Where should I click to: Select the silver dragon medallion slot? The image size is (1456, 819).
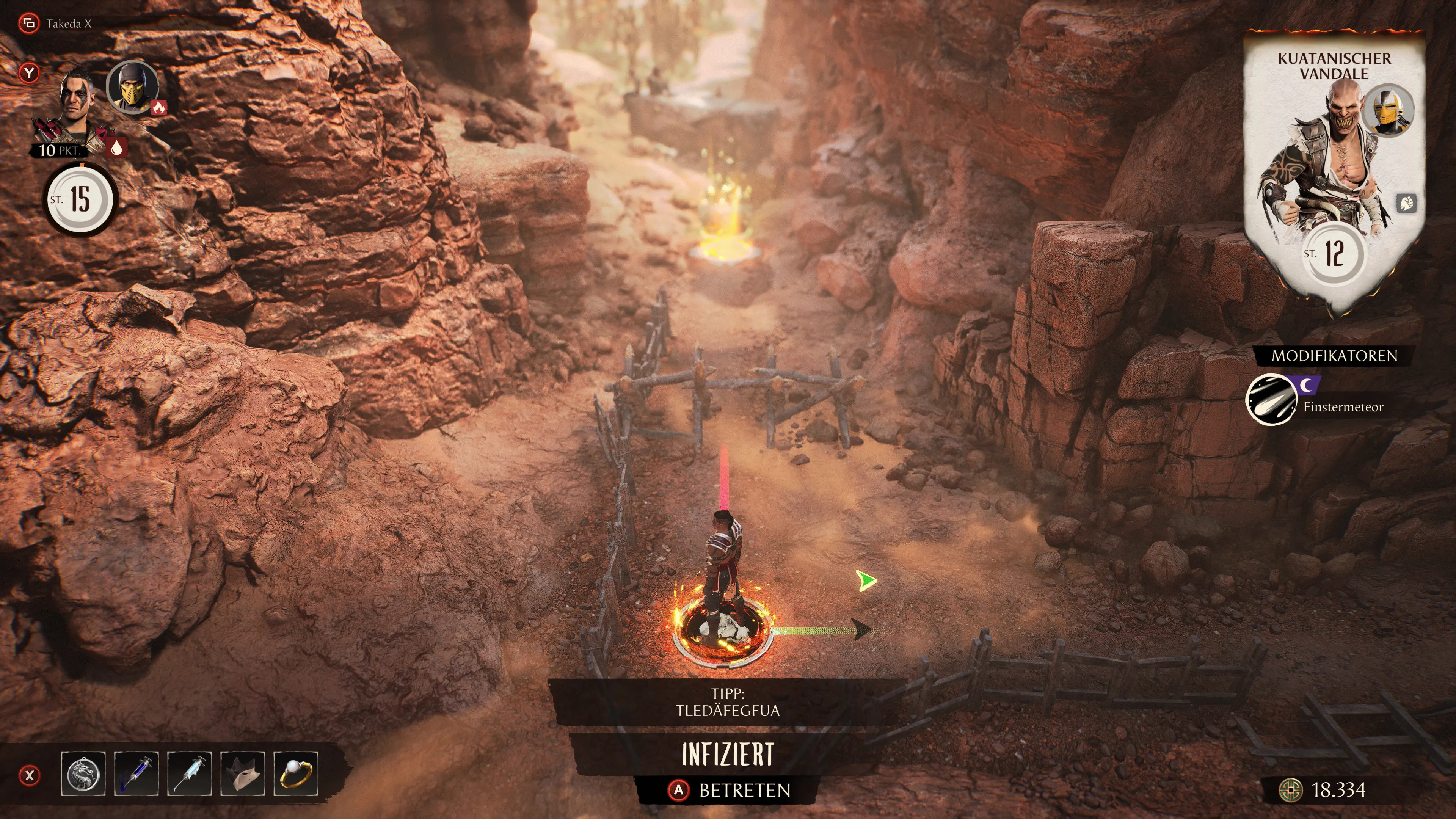coord(83,774)
